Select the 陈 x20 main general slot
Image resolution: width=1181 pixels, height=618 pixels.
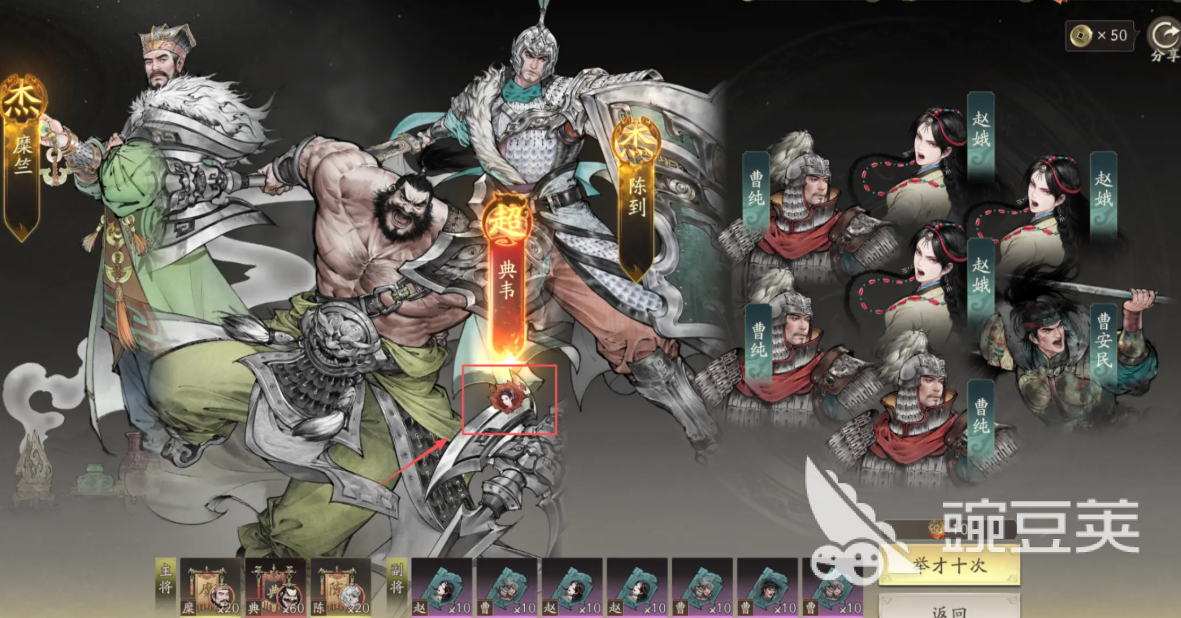(341, 587)
